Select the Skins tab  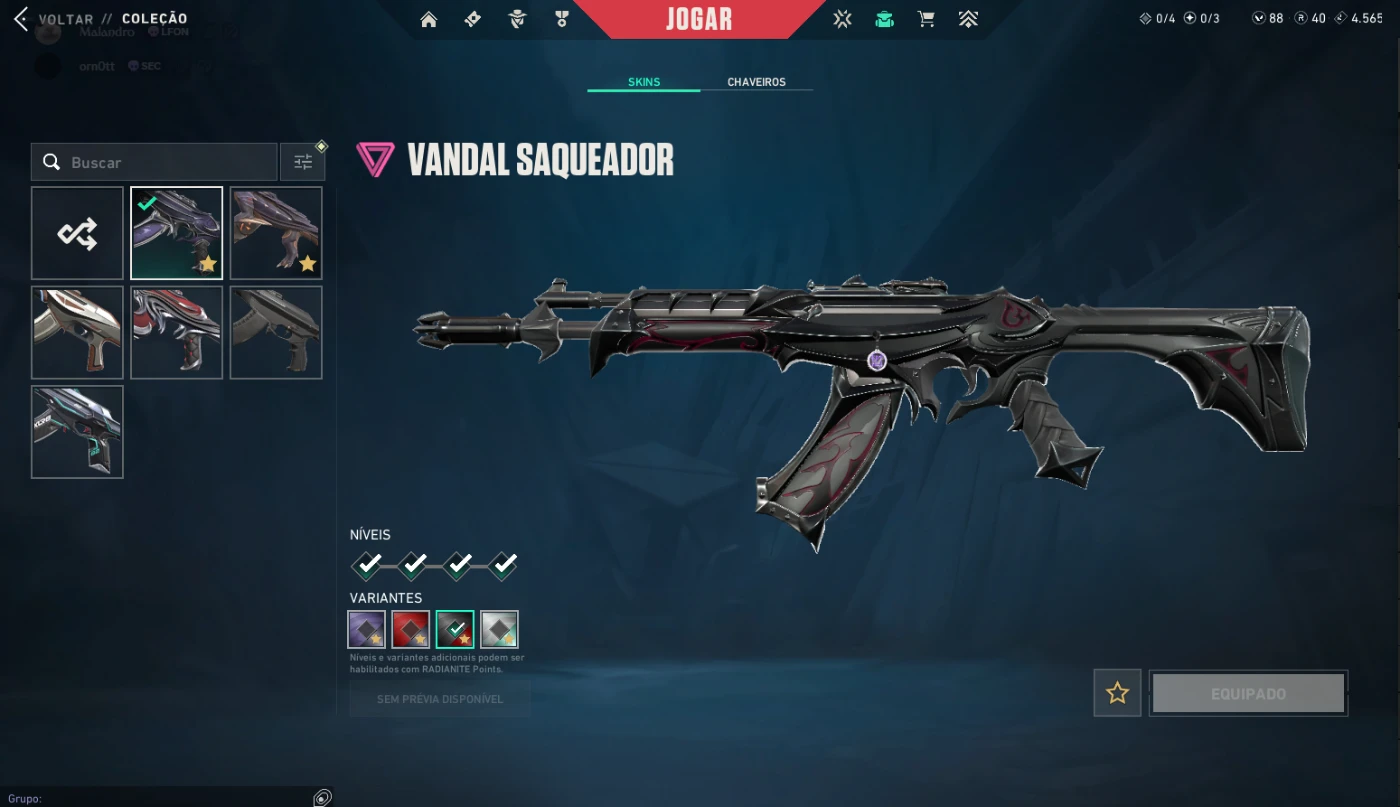pyautogui.click(x=644, y=82)
